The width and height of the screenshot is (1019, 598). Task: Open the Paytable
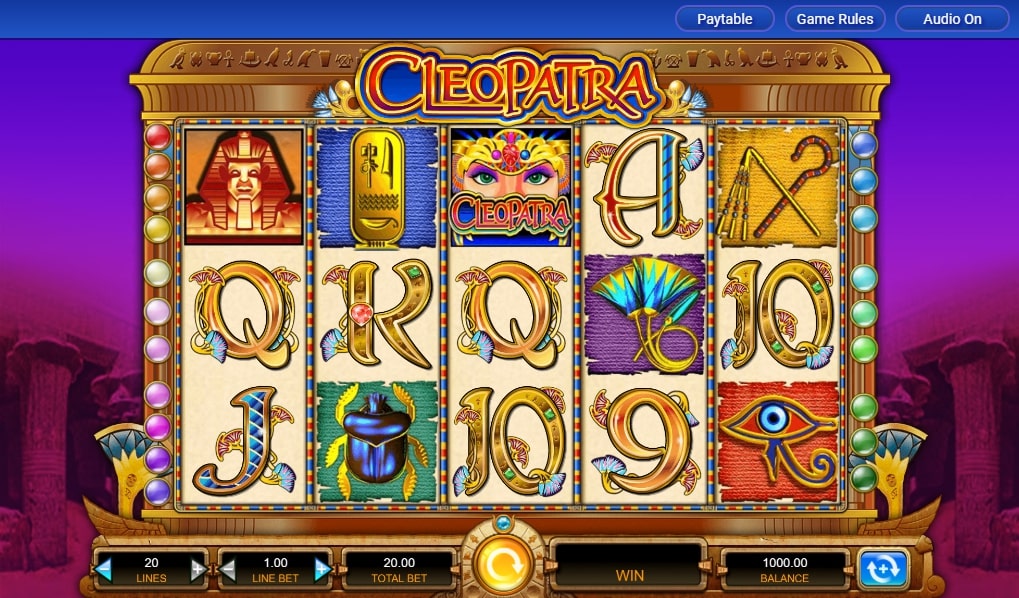(x=726, y=19)
